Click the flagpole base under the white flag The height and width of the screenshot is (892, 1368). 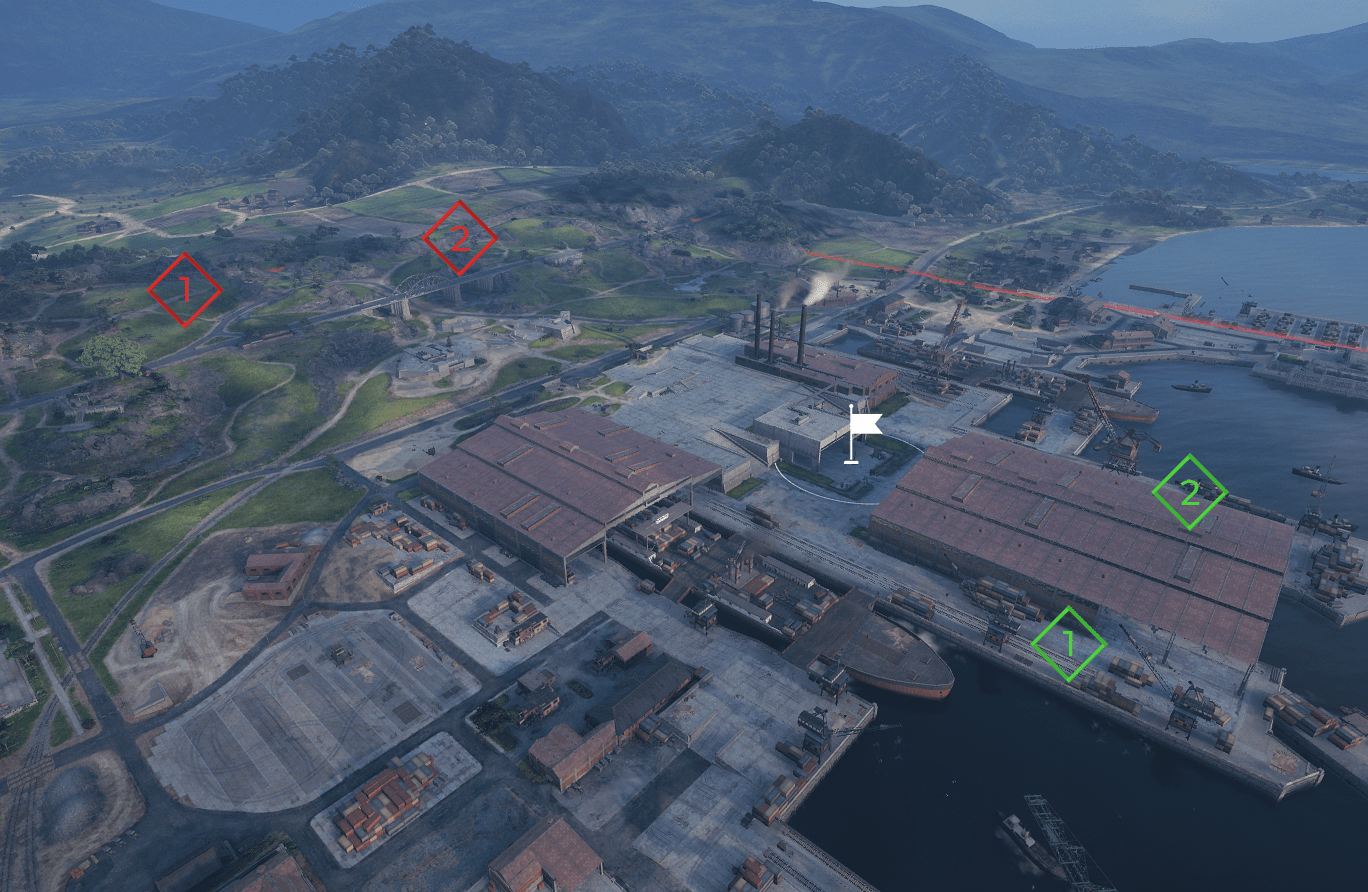[x=849, y=461]
